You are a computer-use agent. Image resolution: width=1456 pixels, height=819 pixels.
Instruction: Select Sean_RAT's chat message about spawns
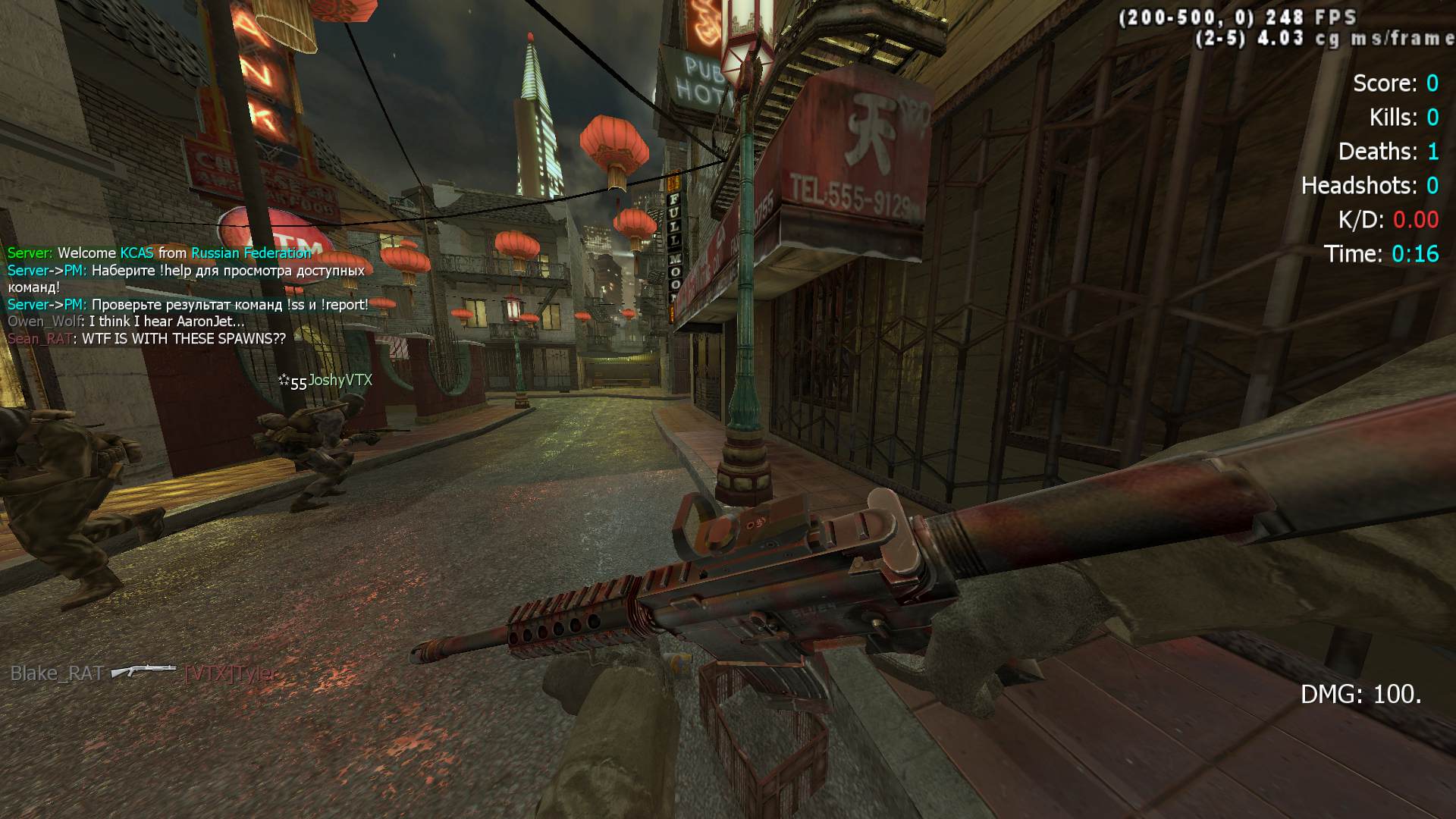point(147,339)
